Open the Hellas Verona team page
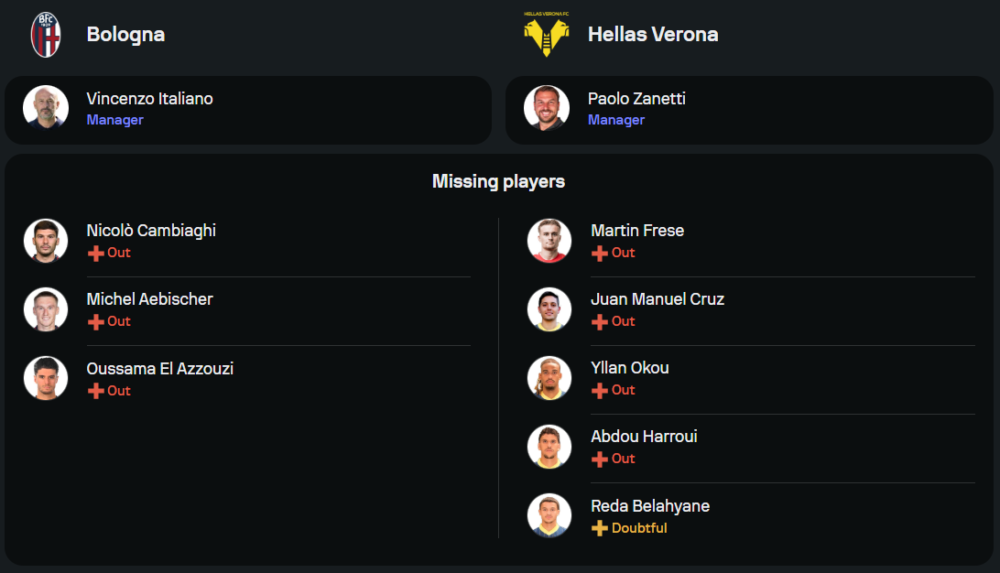1000x573 pixels. pos(652,35)
